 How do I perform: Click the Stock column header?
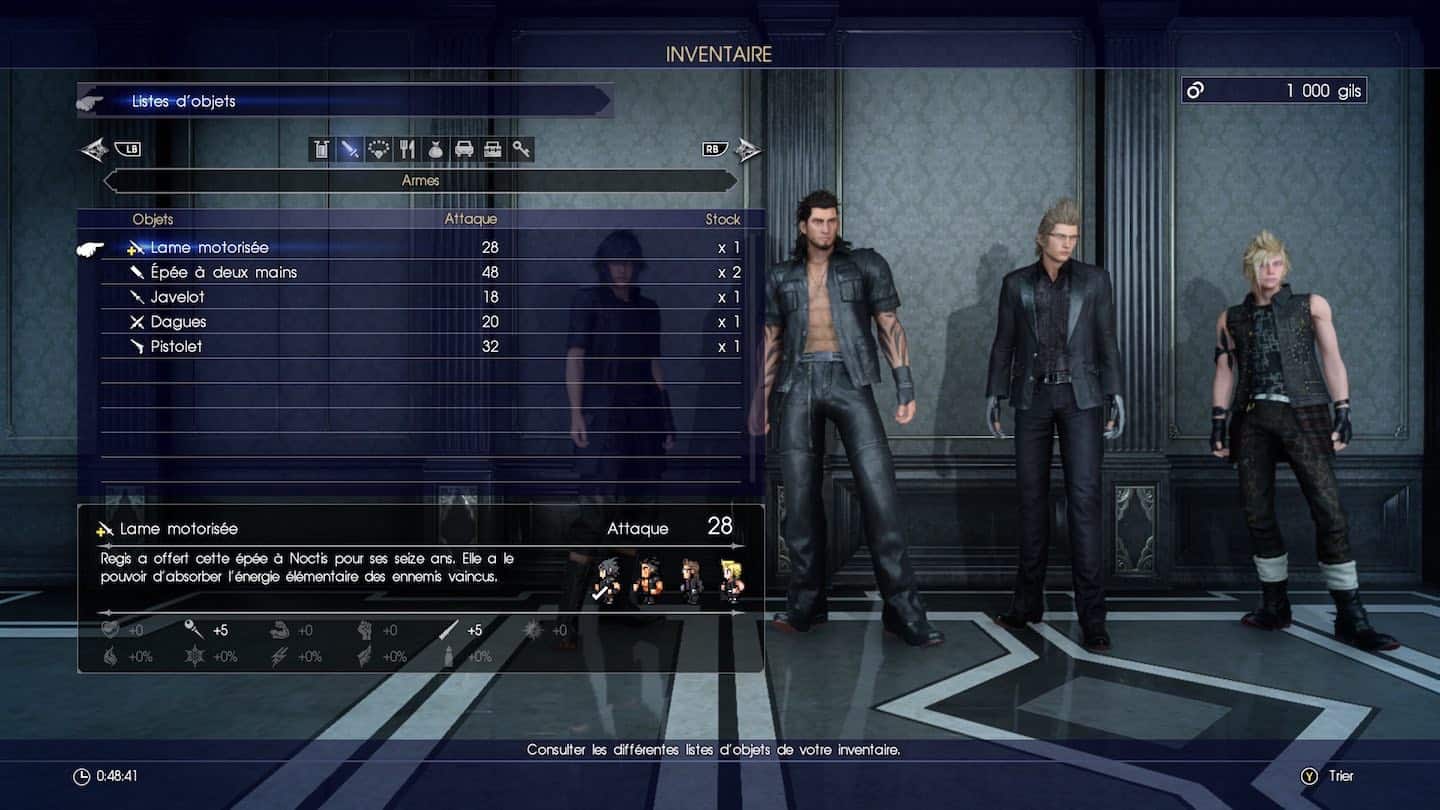tap(722, 219)
